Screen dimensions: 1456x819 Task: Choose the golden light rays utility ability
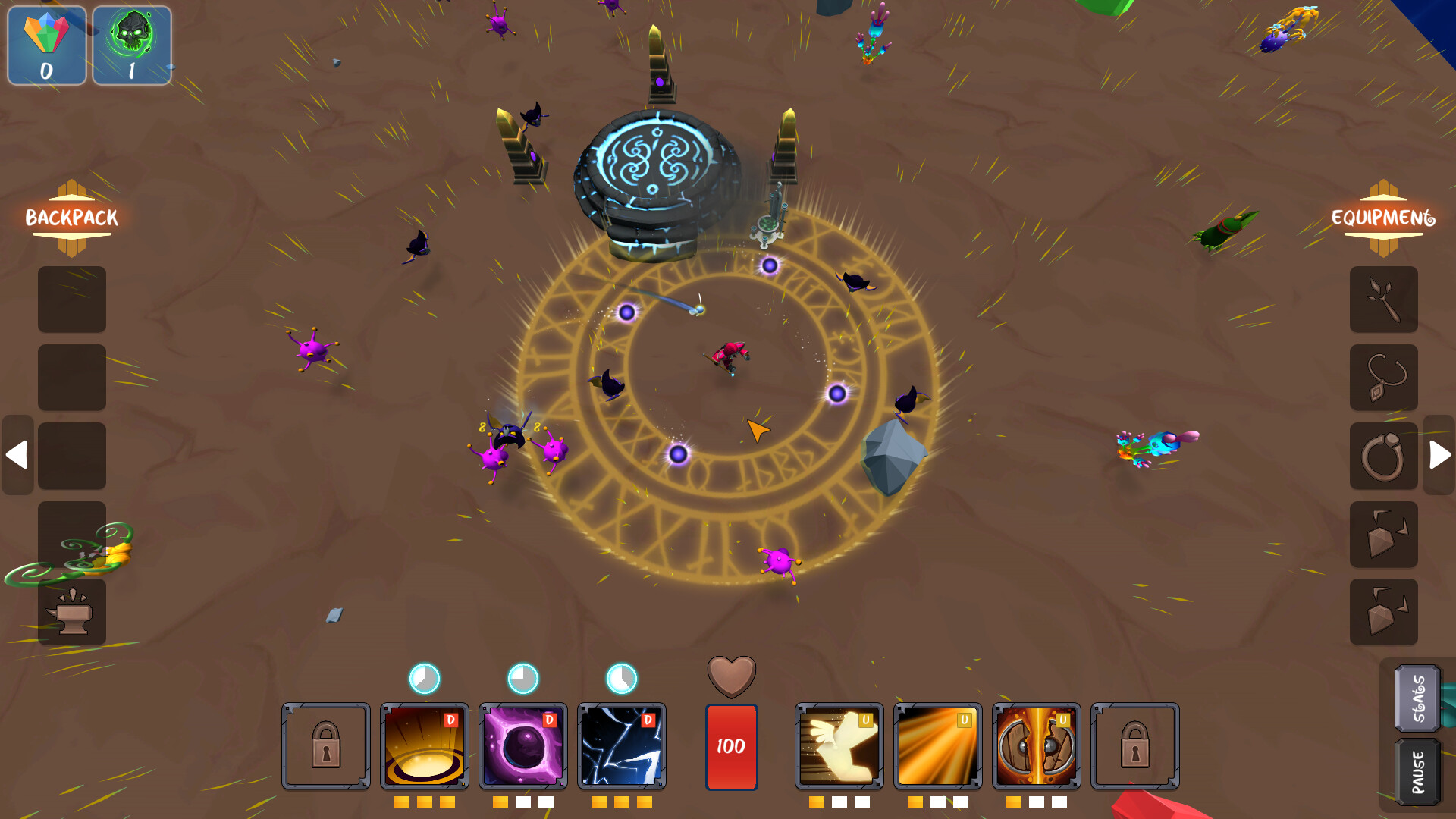point(937,745)
